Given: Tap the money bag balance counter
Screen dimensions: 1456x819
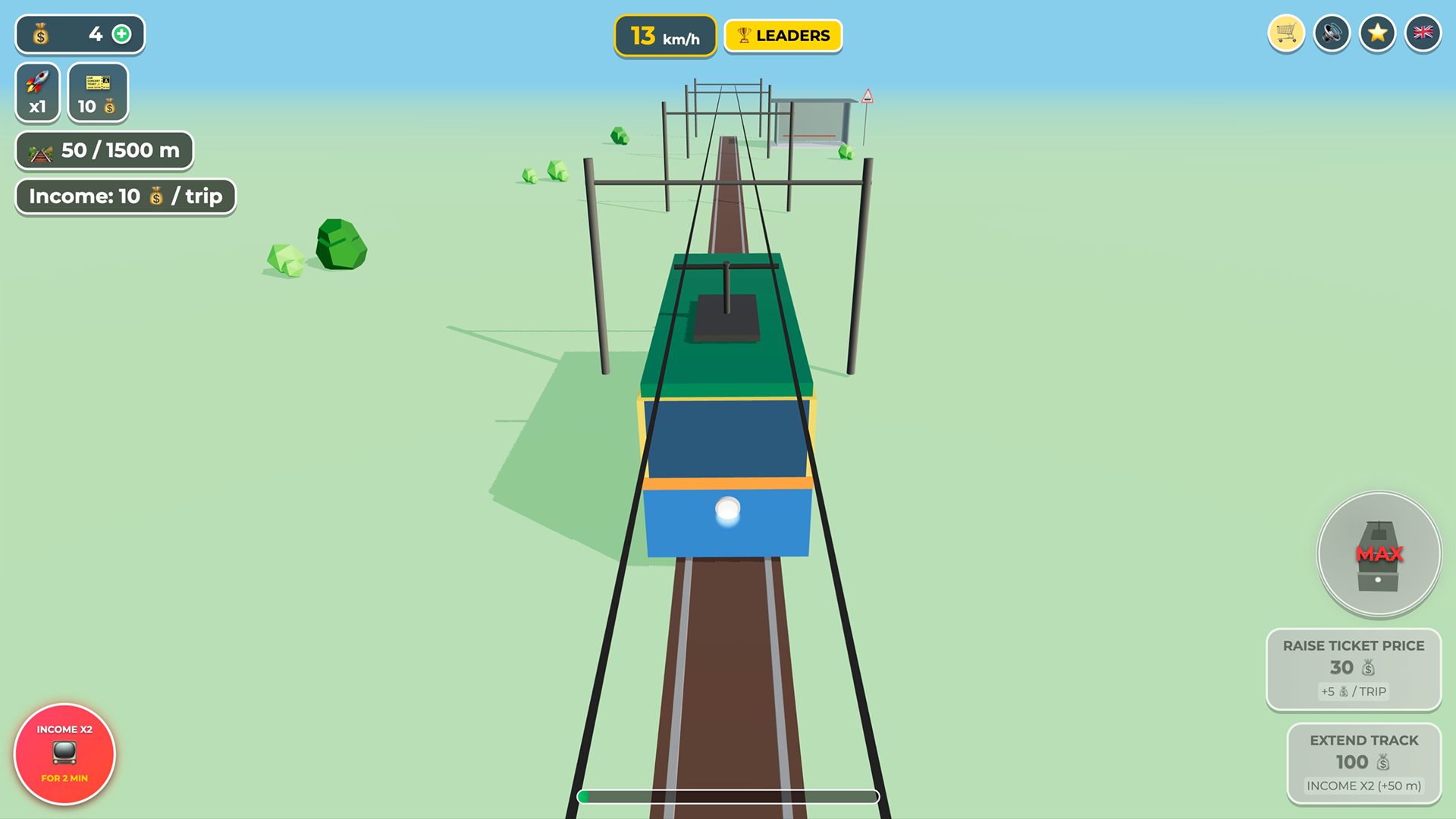Looking at the screenshot, I should pyautogui.click(x=39, y=33).
